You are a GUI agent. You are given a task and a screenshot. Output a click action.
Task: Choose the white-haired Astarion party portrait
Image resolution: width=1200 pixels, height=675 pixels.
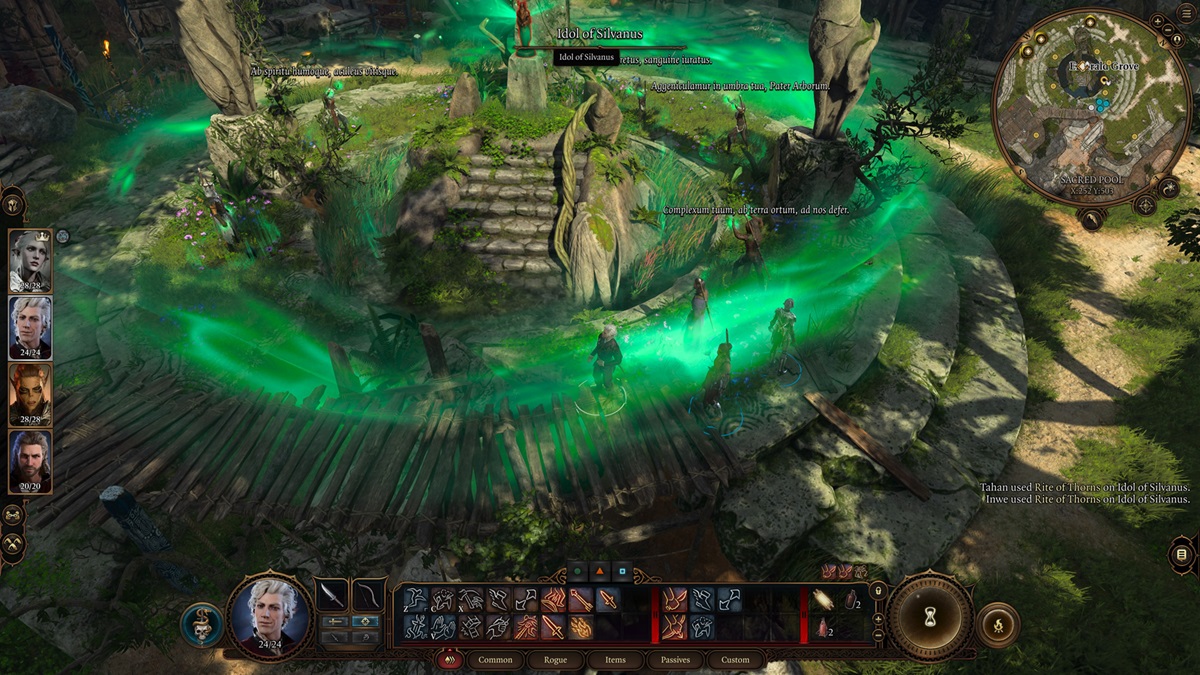pyautogui.click(x=30, y=327)
